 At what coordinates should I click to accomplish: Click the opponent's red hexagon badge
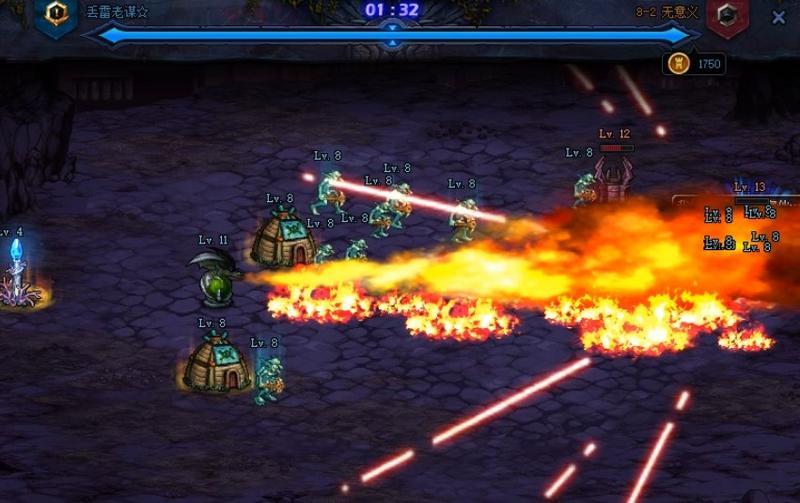point(727,16)
